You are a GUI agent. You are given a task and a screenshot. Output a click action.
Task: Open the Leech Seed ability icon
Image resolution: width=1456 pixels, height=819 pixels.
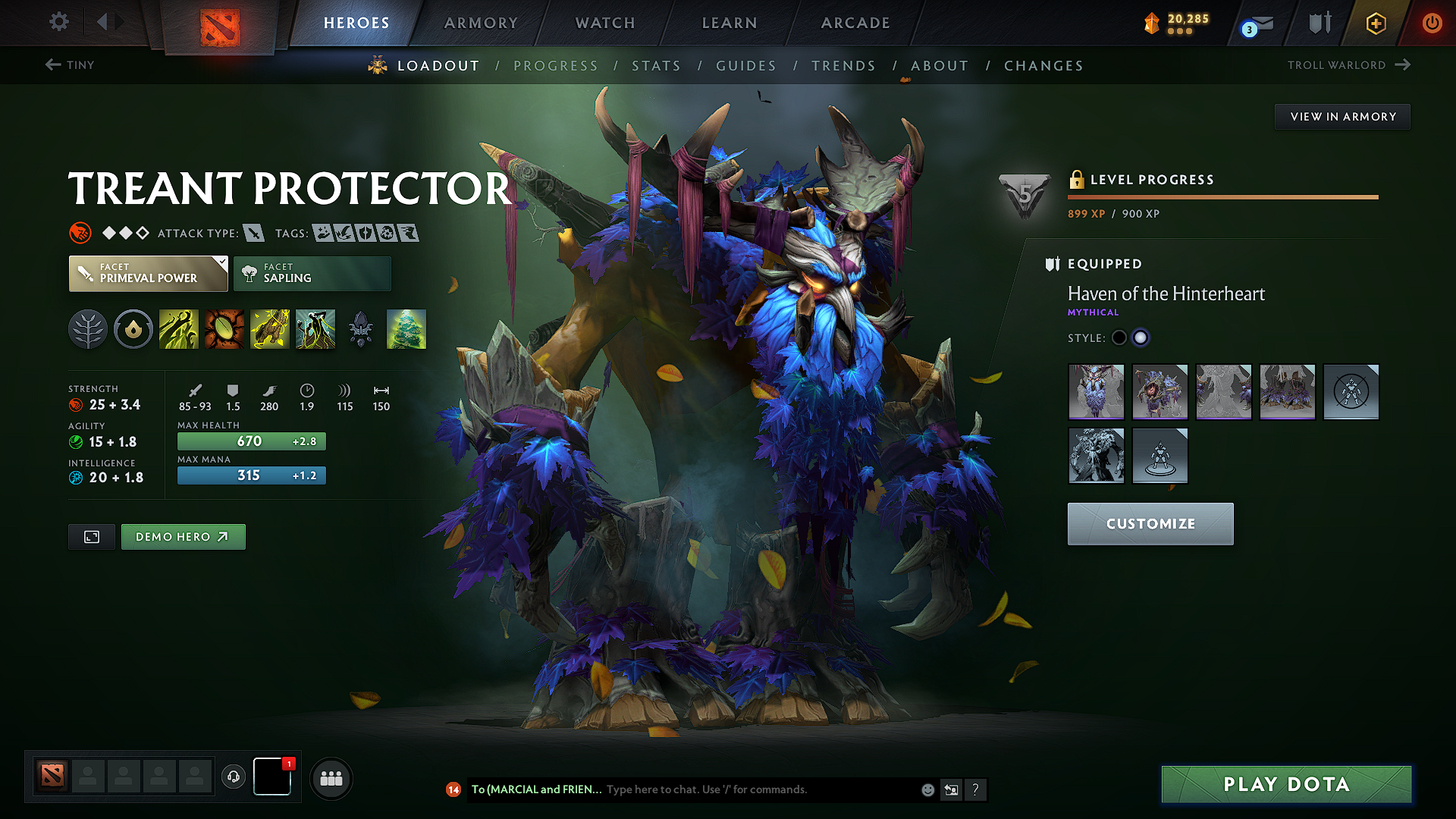tap(224, 329)
